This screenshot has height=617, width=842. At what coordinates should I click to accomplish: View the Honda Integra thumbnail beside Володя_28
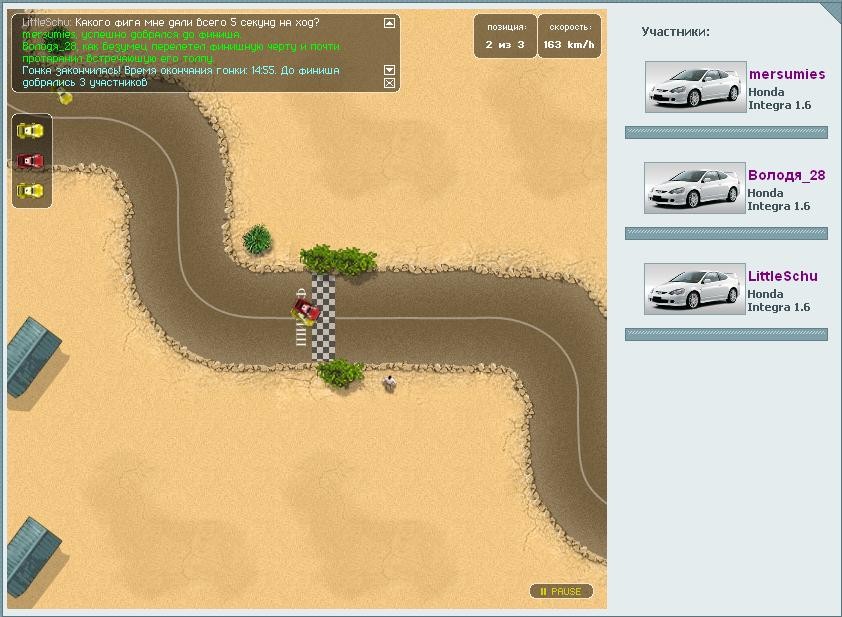tap(695, 188)
